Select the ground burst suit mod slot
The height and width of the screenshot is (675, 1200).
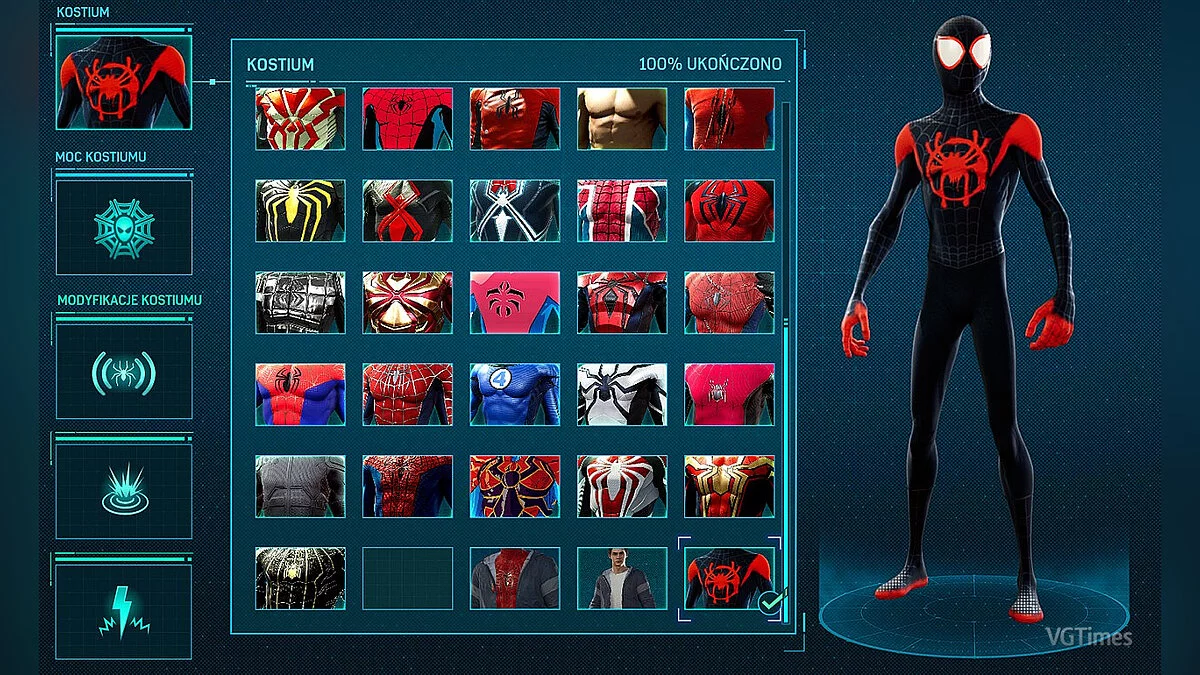click(x=123, y=490)
